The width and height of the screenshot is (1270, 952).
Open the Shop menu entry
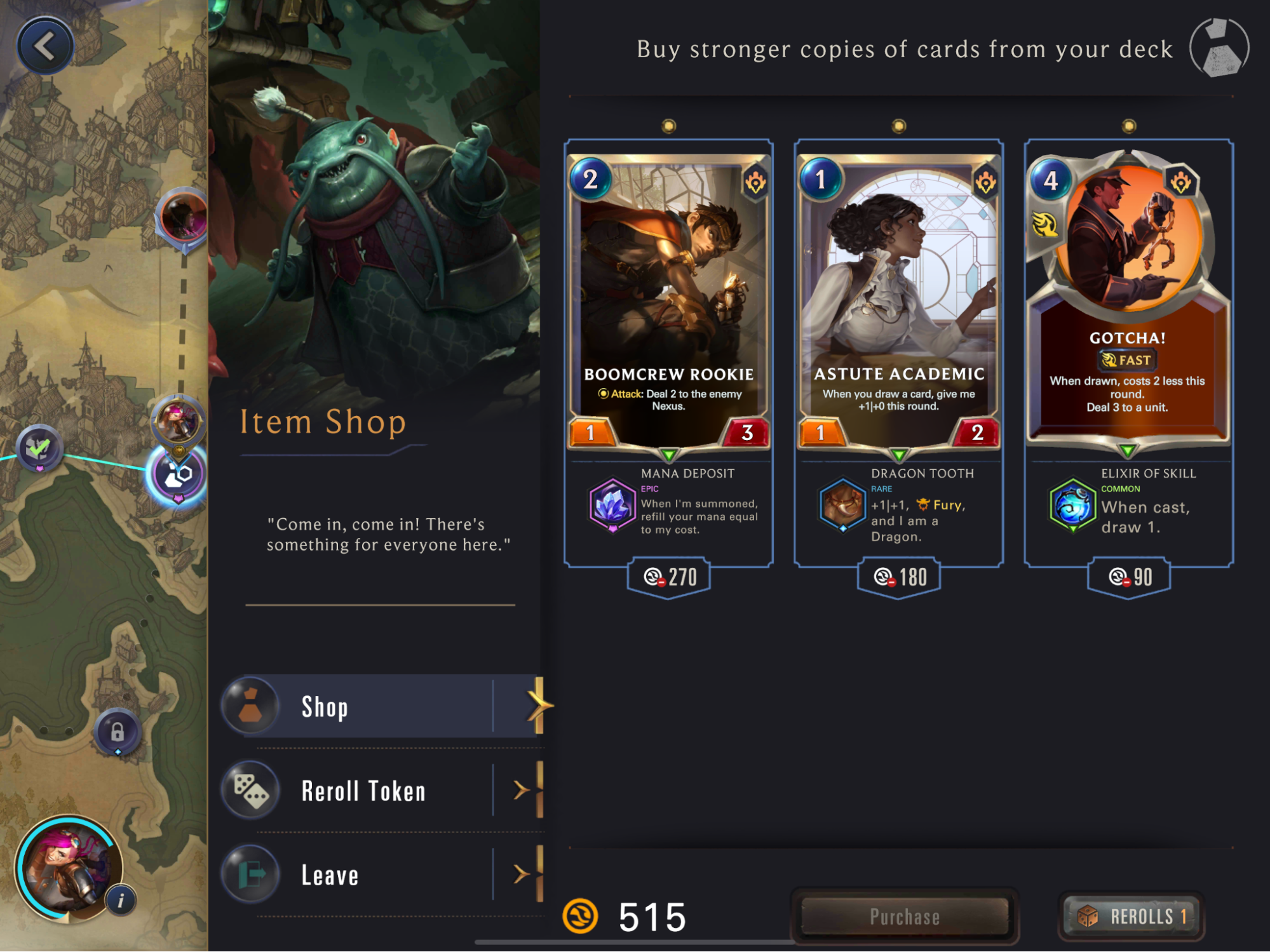(381, 706)
